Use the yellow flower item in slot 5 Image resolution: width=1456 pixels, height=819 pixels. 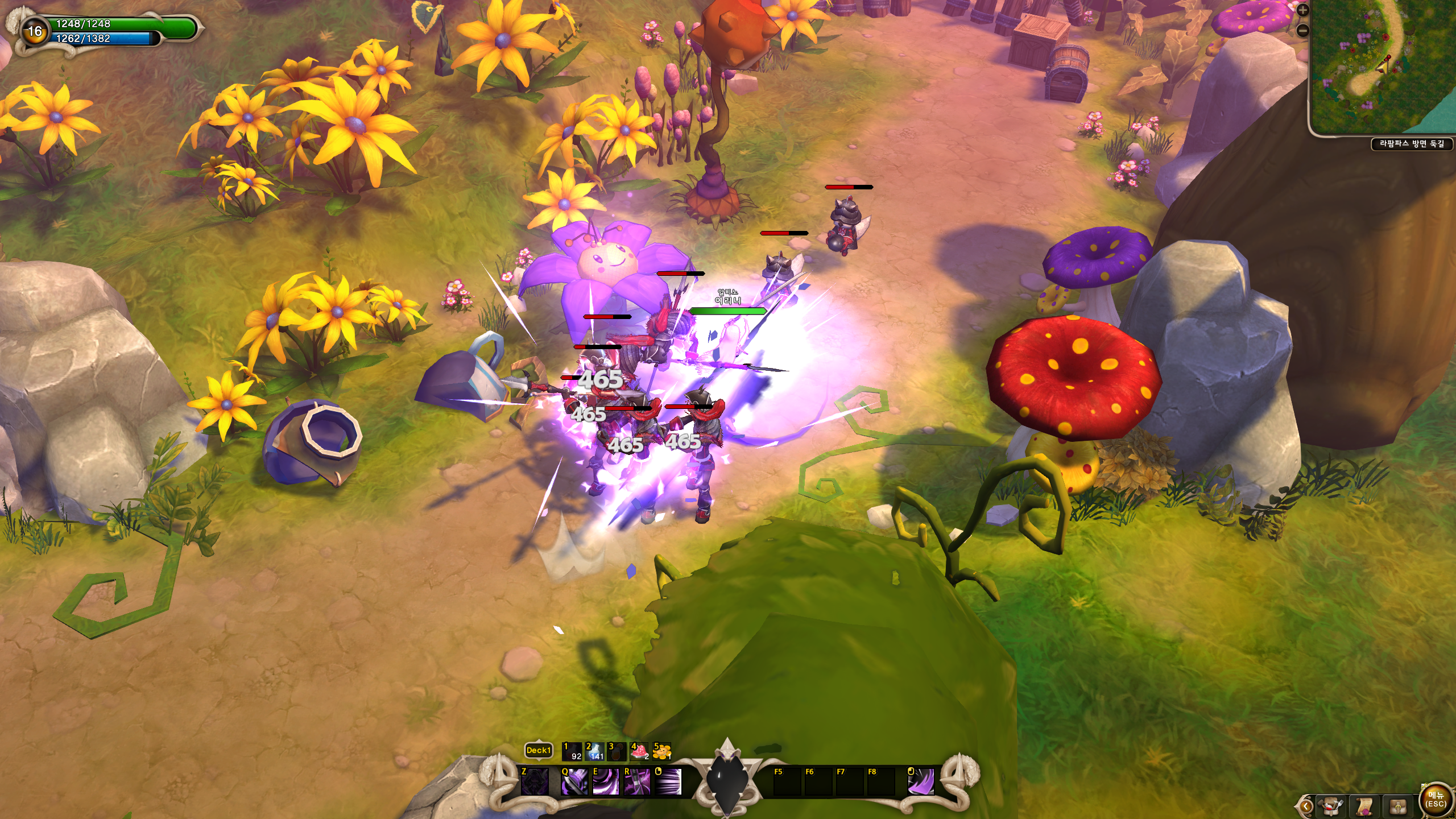[x=662, y=751]
